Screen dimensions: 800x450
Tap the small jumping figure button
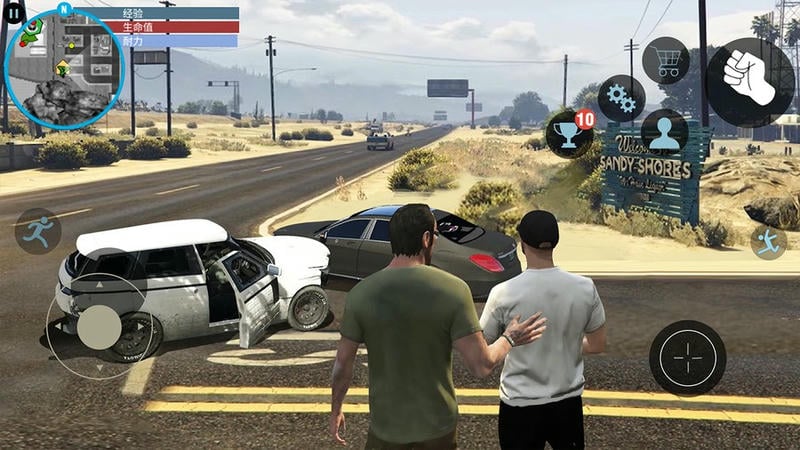pos(769,241)
